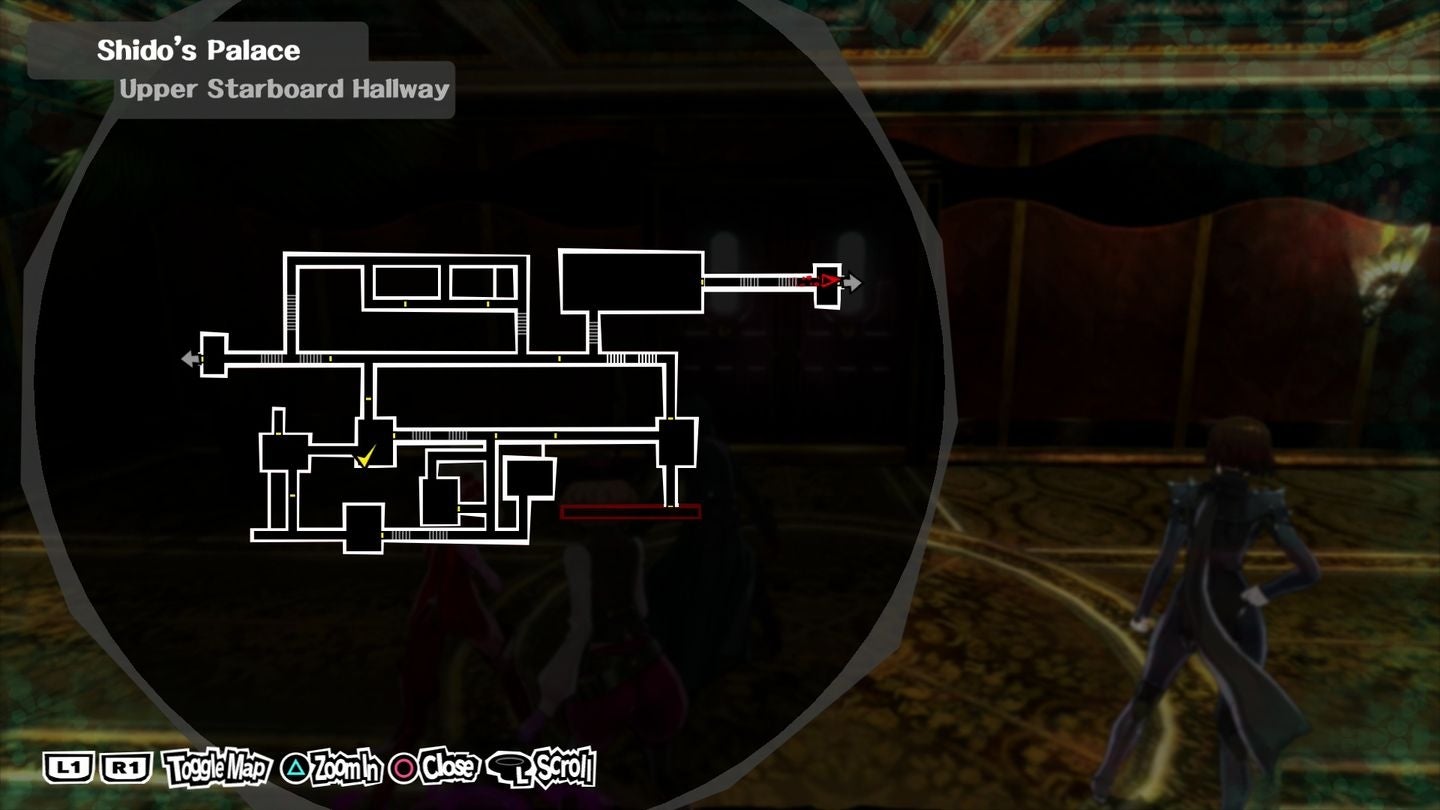1440x810 pixels.
Task: Click the Zoom In text label
Action: (344, 768)
